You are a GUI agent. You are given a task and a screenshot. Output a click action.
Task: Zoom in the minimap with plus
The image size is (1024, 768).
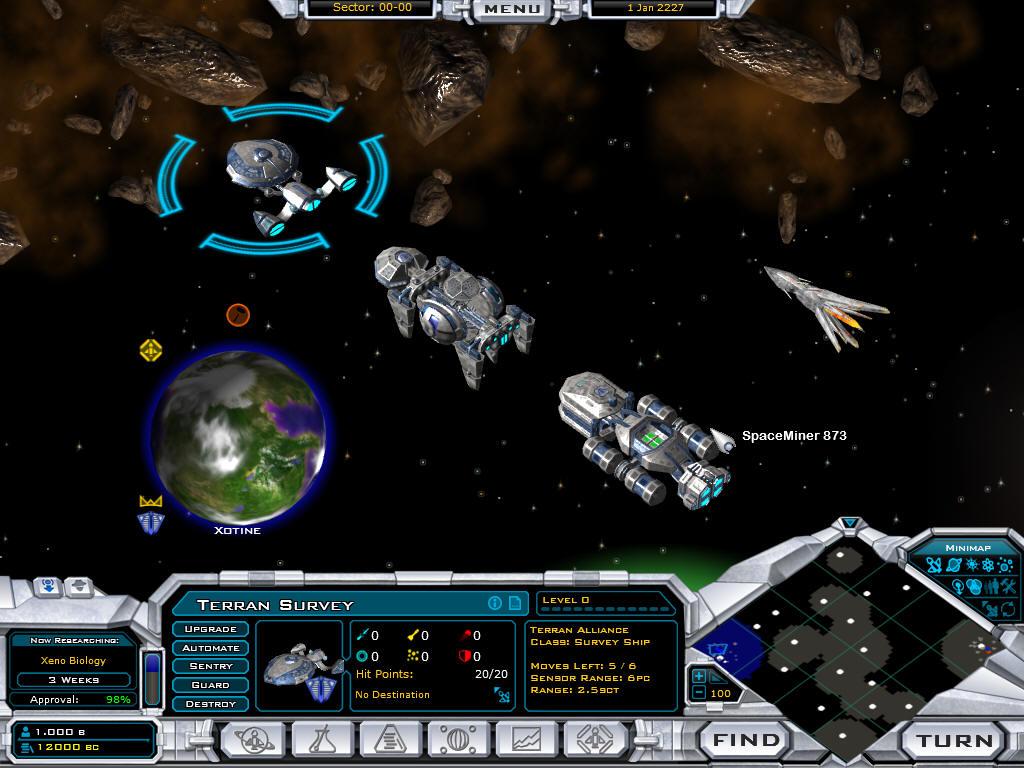699,677
